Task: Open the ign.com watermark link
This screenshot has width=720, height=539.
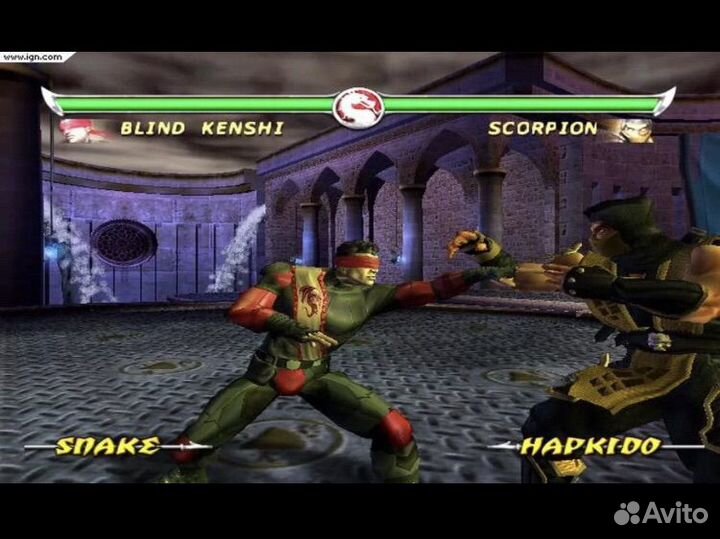Action: [31, 57]
